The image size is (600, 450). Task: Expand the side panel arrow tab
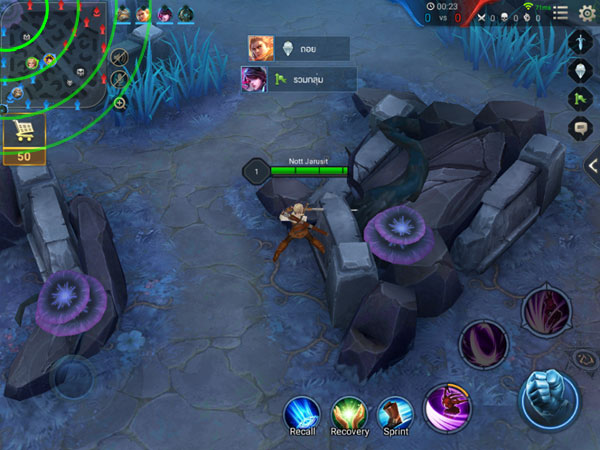coord(593,166)
